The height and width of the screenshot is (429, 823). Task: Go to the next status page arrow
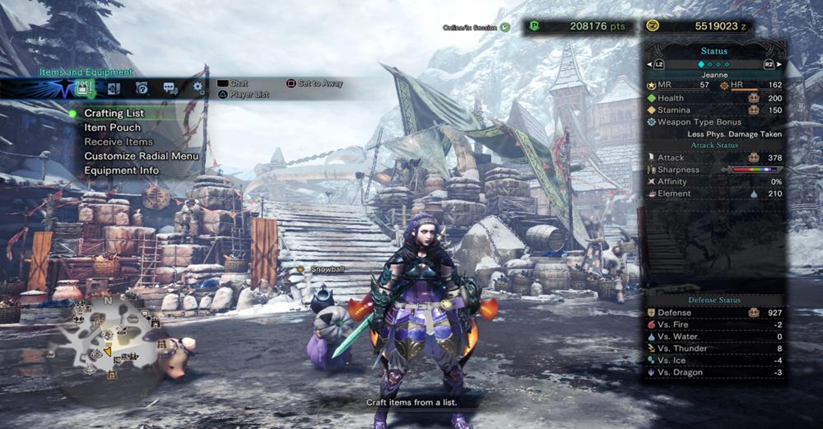pos(778,65)
